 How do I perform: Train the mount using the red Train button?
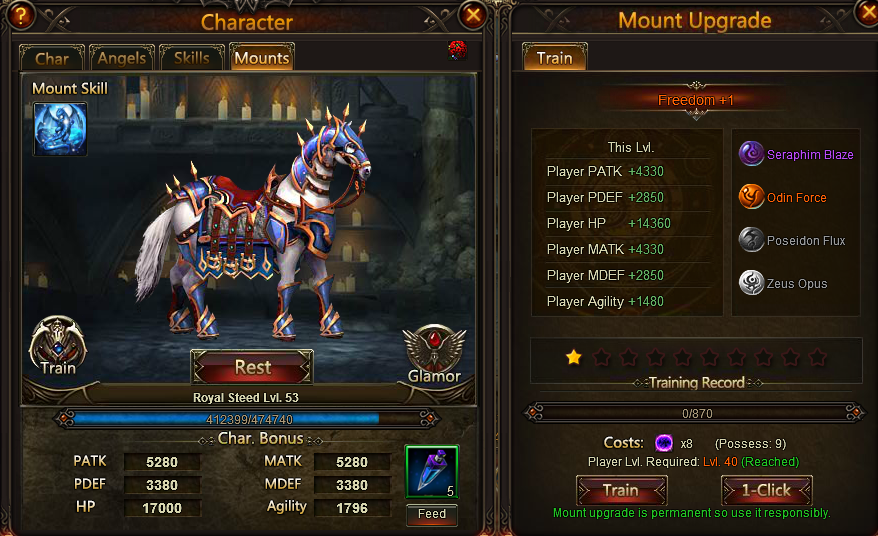[x=620, y=490]
